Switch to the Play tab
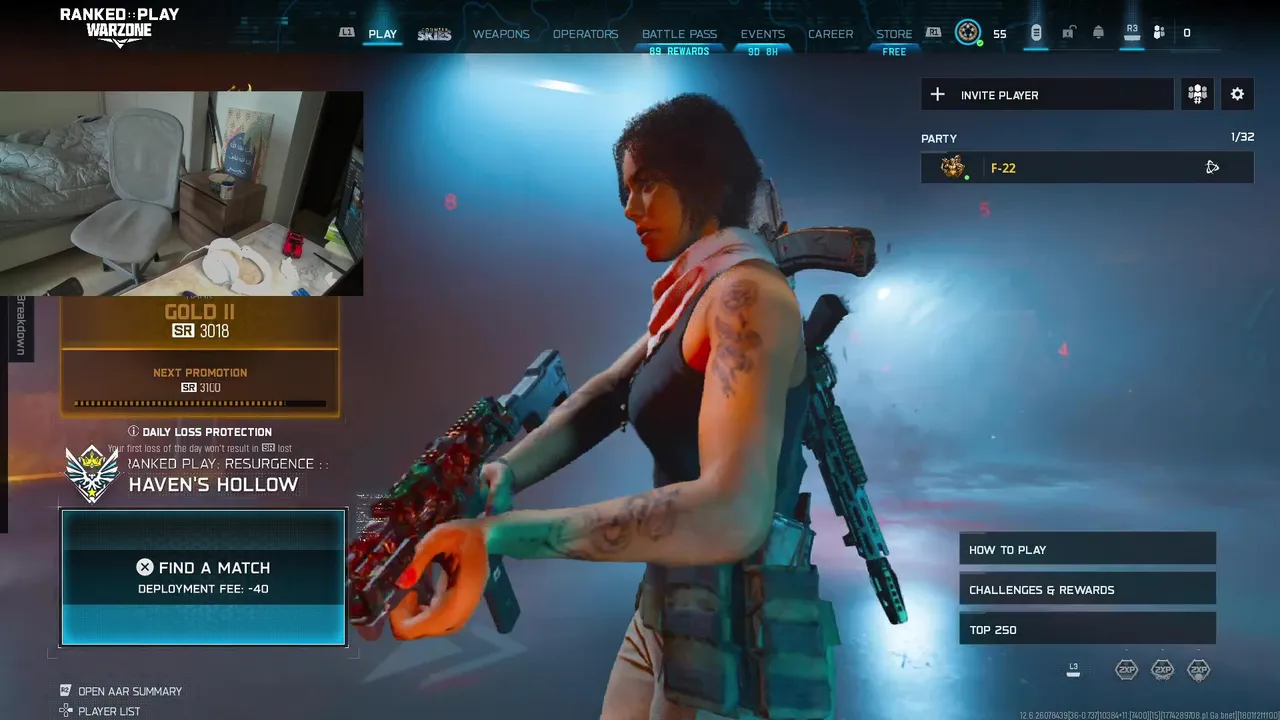The height and width of the screenshot is (720, 1280). click(x=382, y=34)
